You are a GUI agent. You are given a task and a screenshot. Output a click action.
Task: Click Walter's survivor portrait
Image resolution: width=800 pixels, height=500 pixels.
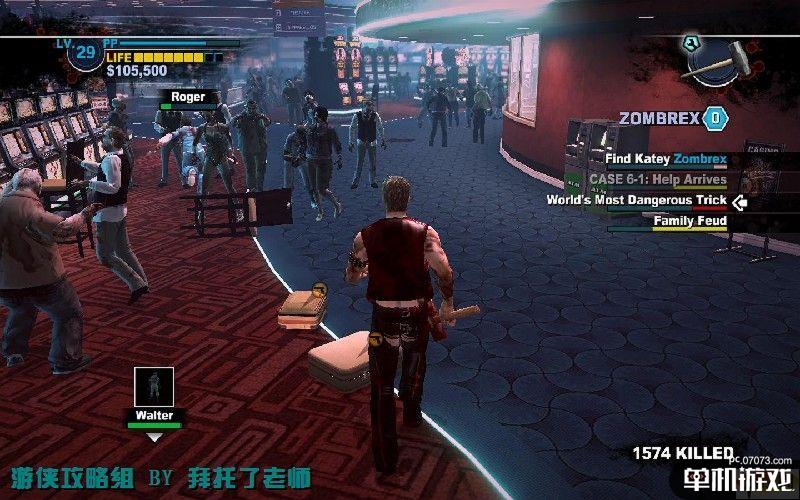pos(154,387)
